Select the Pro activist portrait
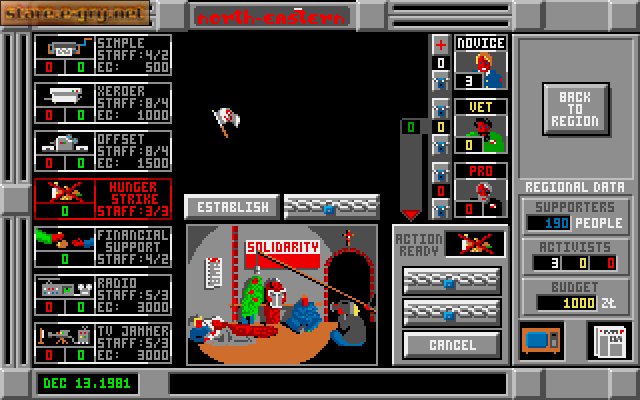 point(481,190)
